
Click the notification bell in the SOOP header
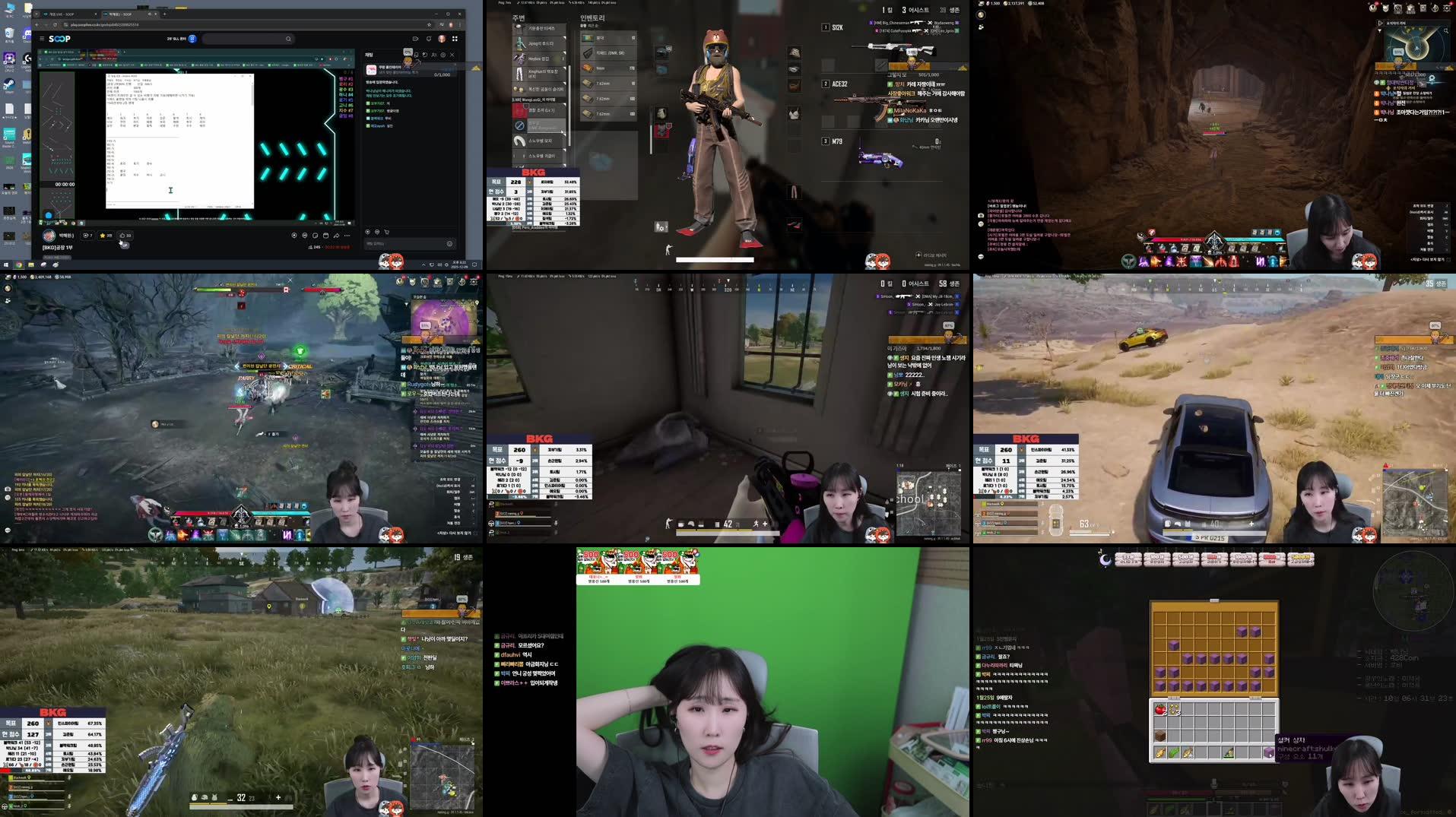click(x=429, y=40)
